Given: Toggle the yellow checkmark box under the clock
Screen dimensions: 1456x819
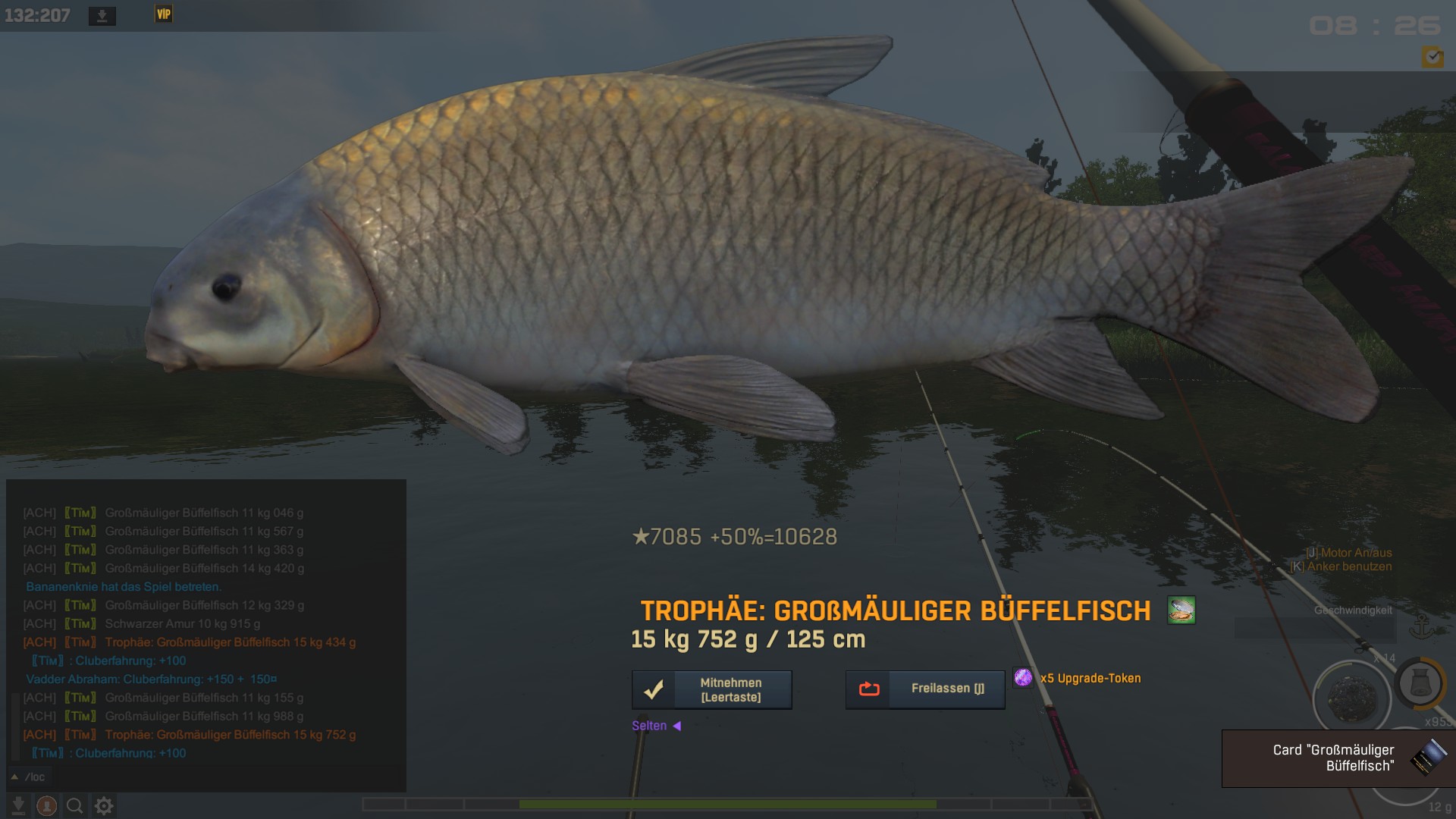Looking at the screenshot, I should click(1432, 57).
